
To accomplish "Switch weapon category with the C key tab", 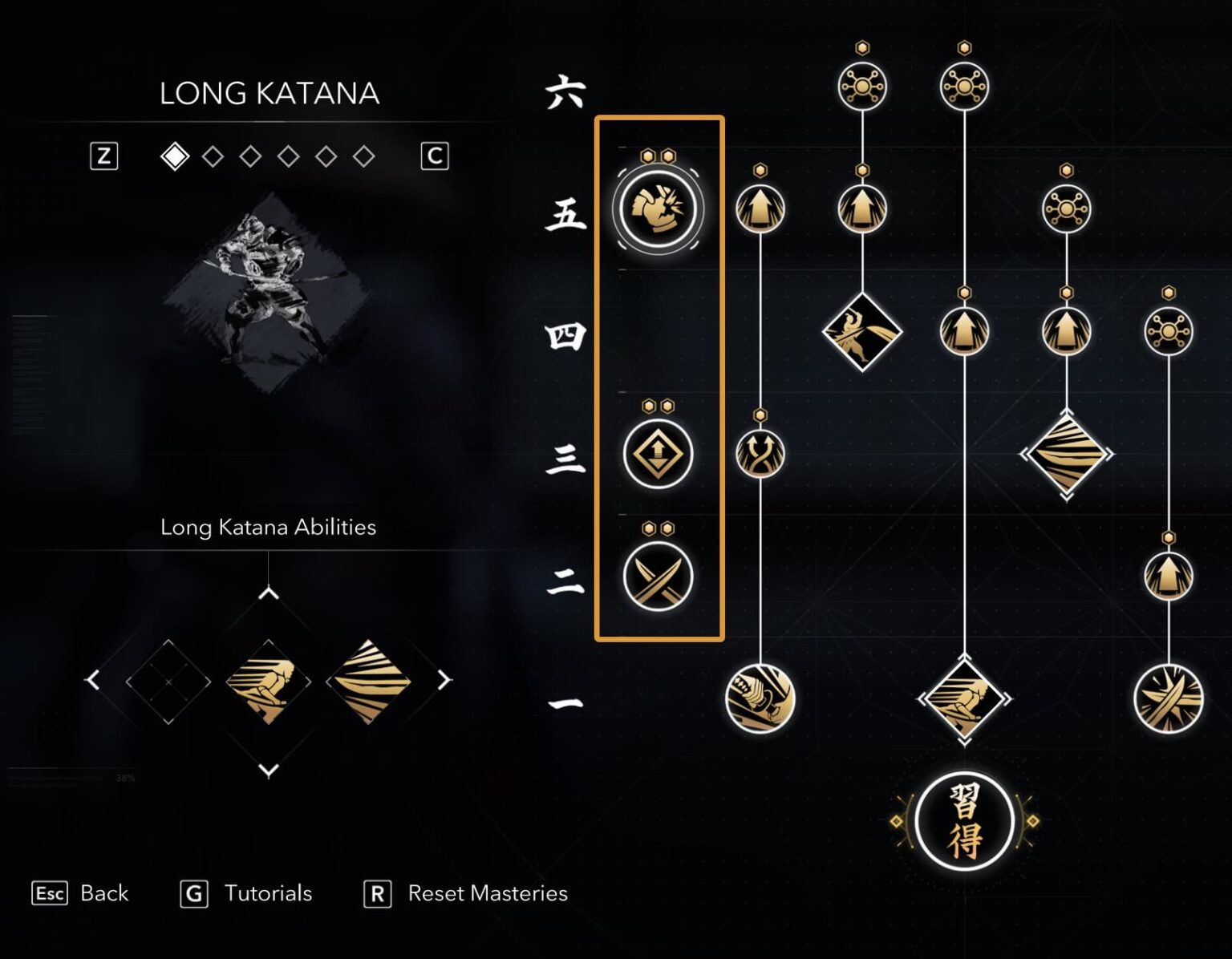I will point(435,156).
